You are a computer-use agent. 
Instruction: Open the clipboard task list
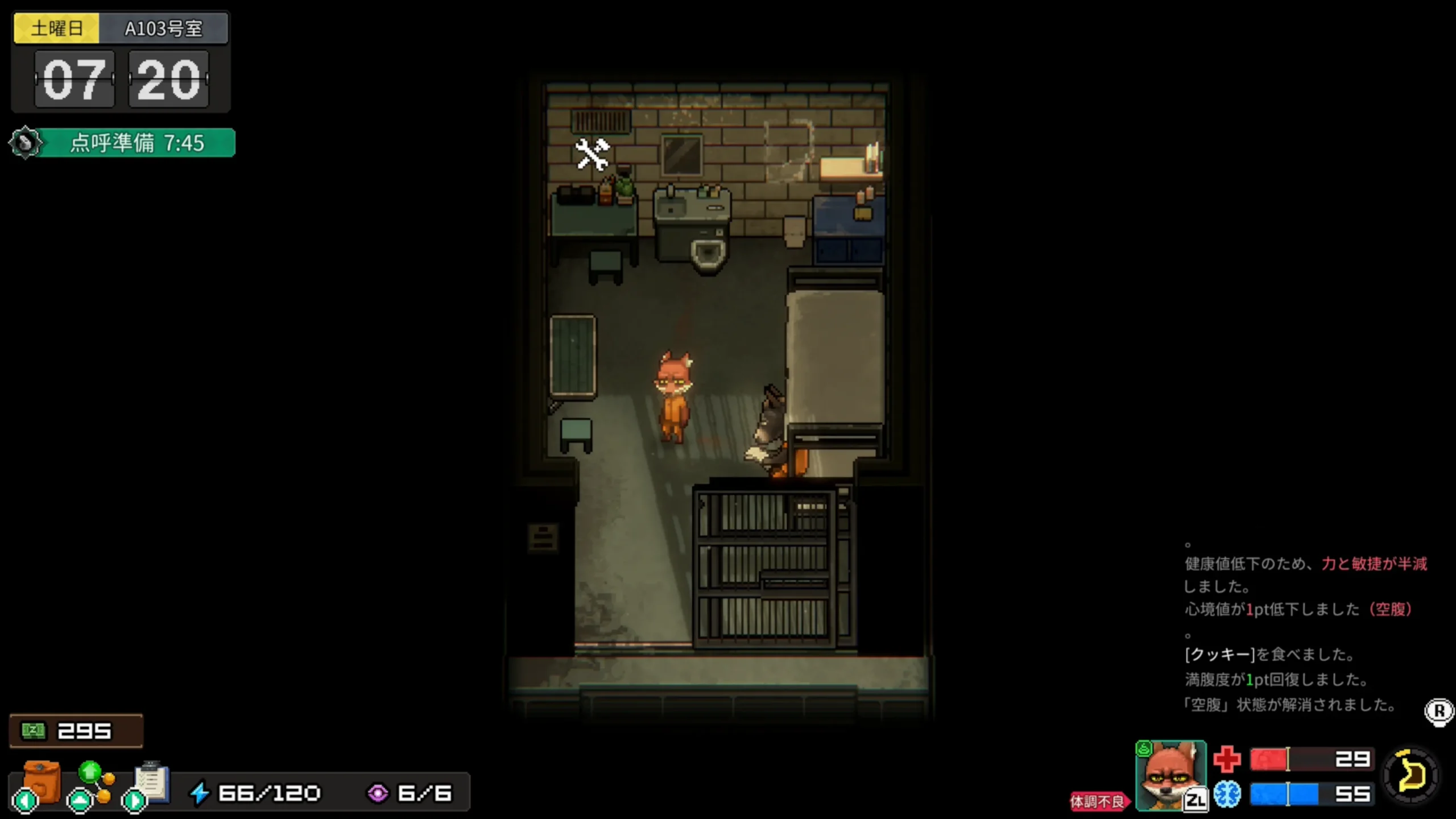[151, 783]
